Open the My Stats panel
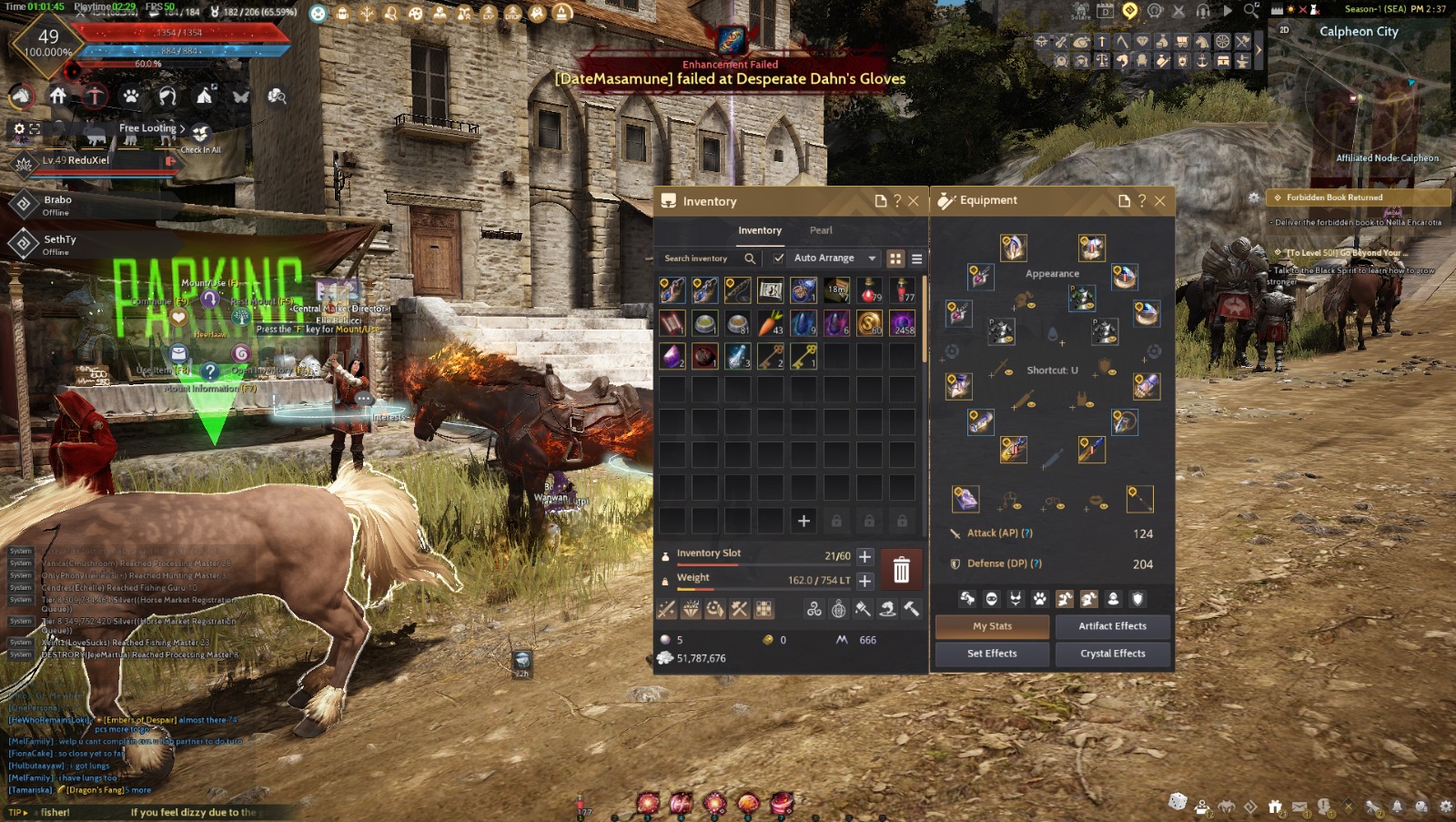 tap(992, 626)
